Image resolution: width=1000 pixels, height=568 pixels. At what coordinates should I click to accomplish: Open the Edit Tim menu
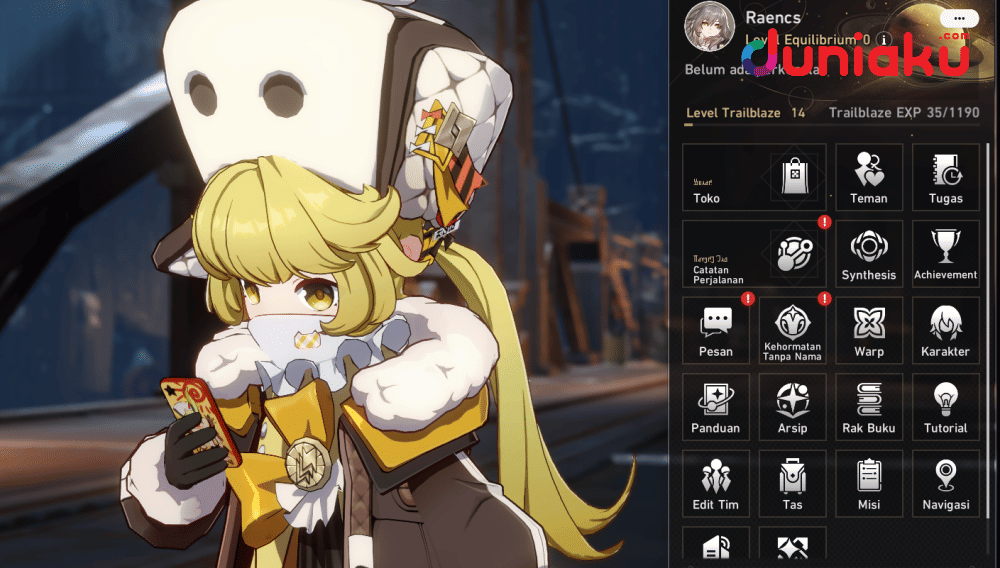tap(716, 484)
